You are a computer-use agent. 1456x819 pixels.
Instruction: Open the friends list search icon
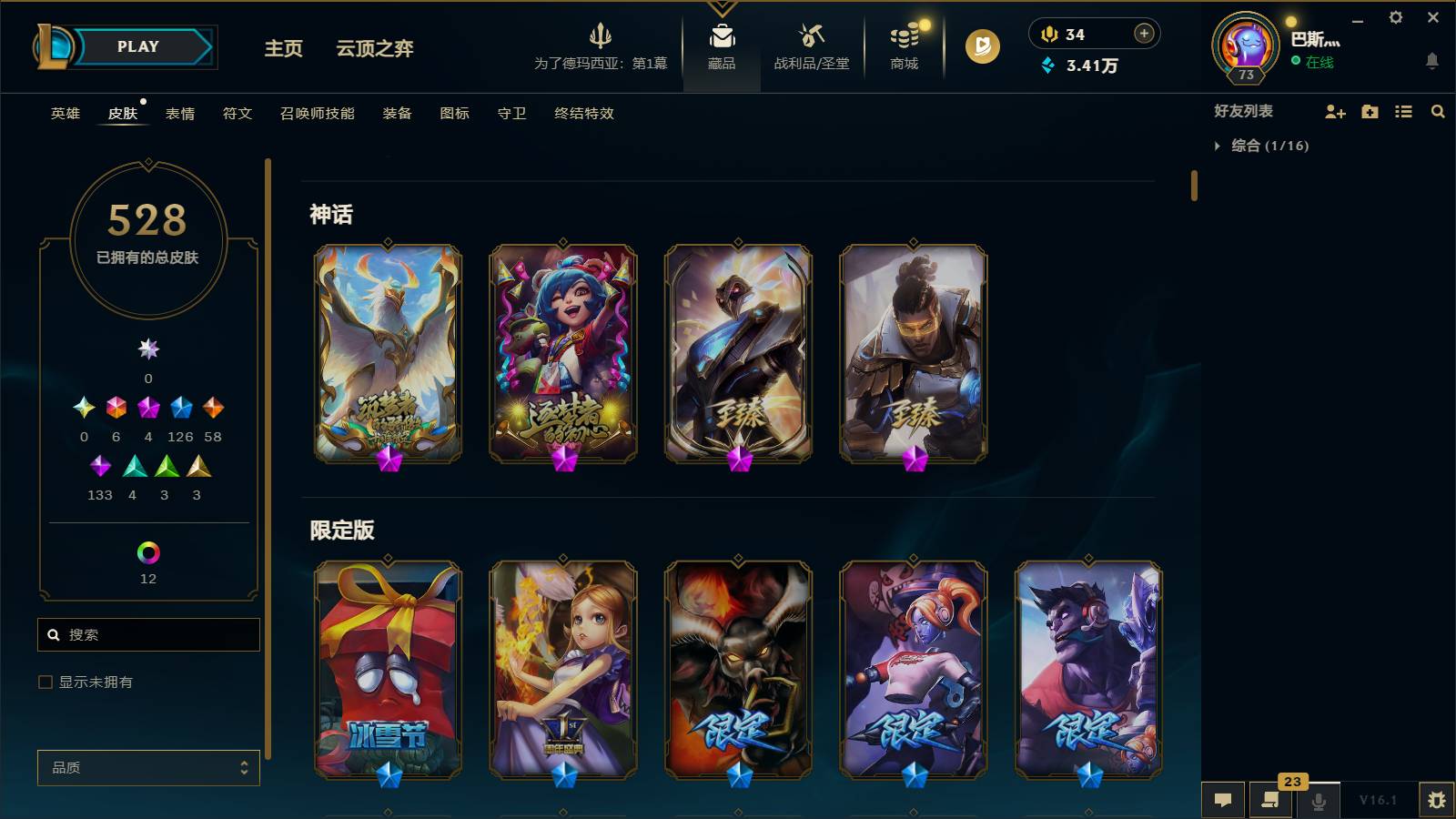[x=1438, y=112]
